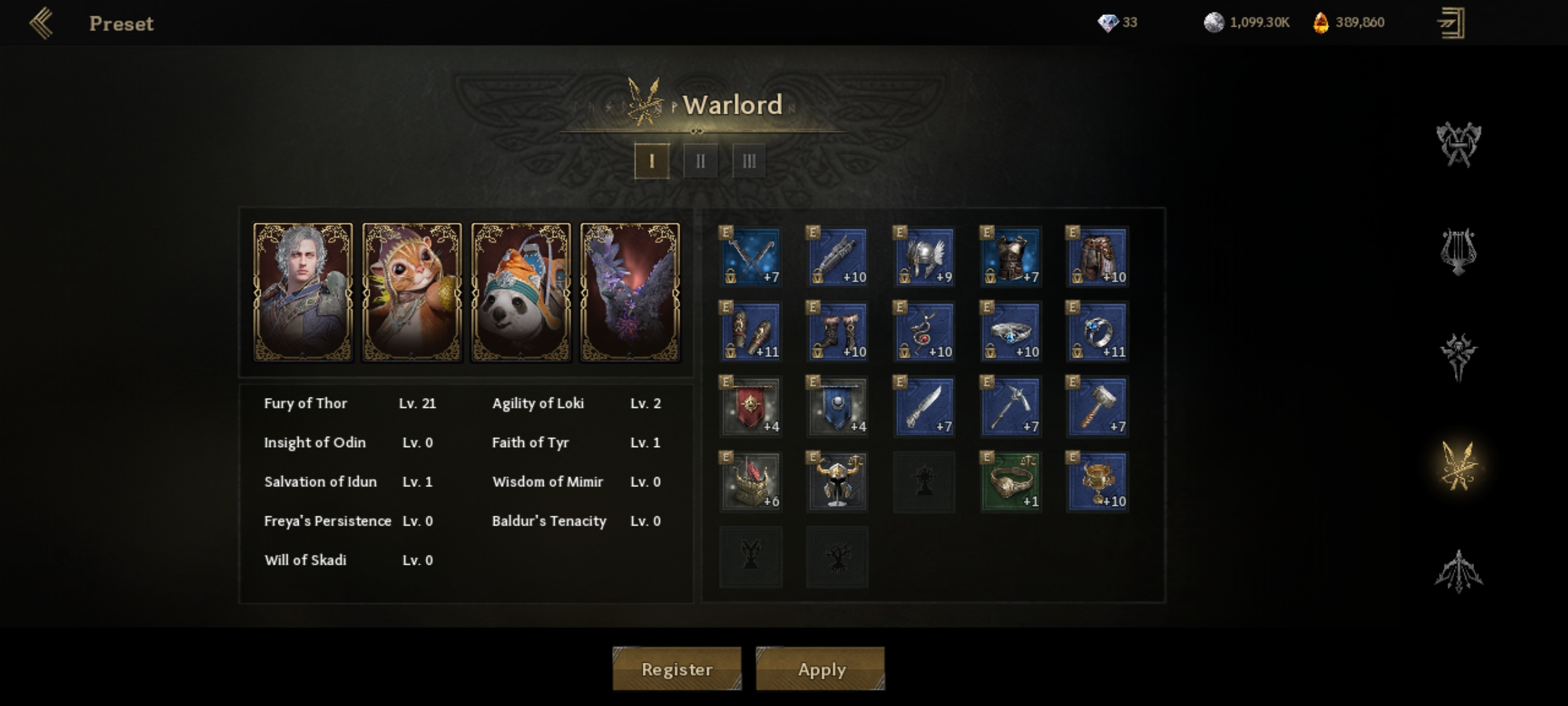The height and width of the screenshot is (706, 1568).
Task: Choose the blue banner +4 slot
Action: pos(838,407)
